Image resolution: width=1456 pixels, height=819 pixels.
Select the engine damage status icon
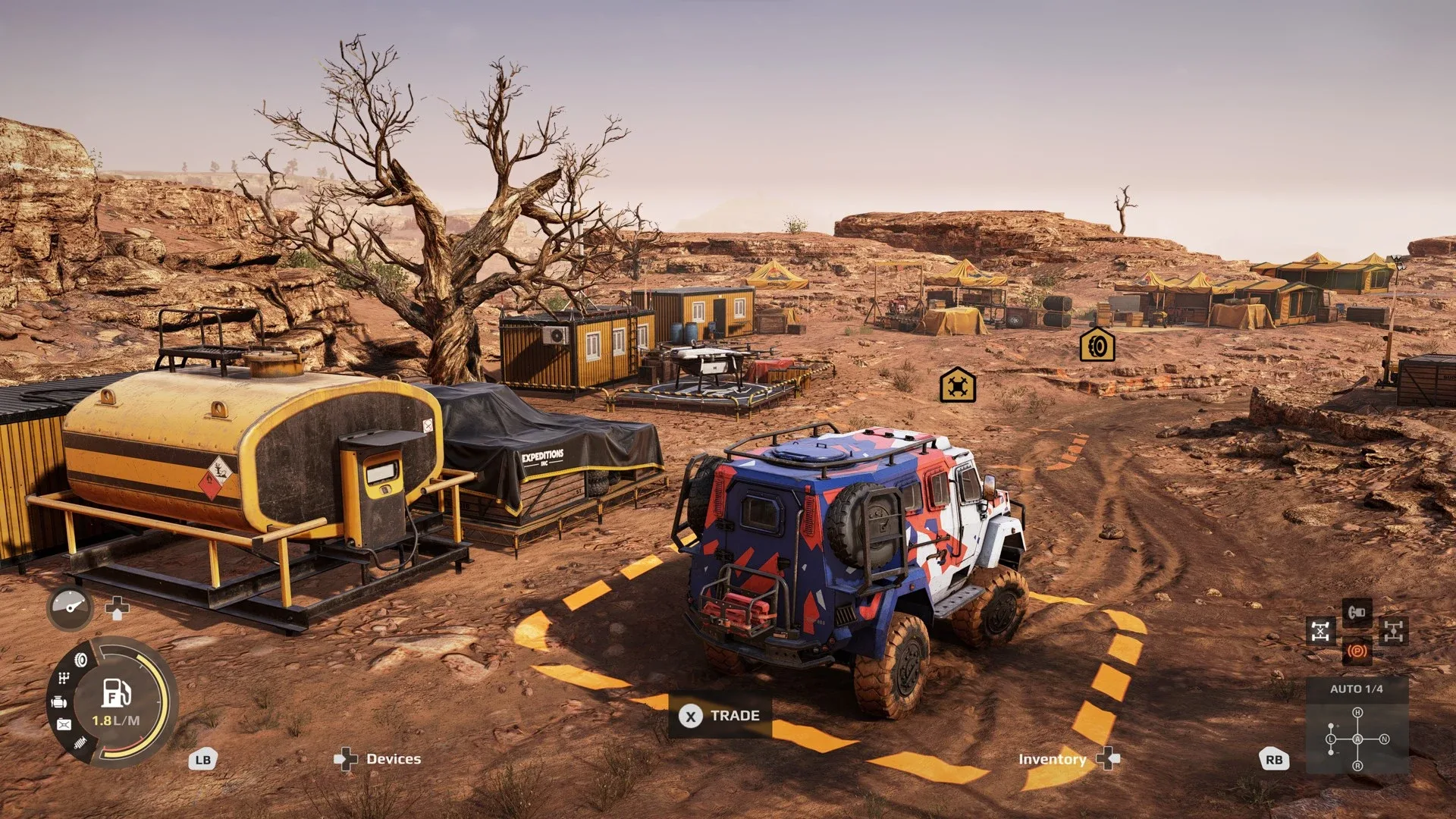(x=59, y=702)
